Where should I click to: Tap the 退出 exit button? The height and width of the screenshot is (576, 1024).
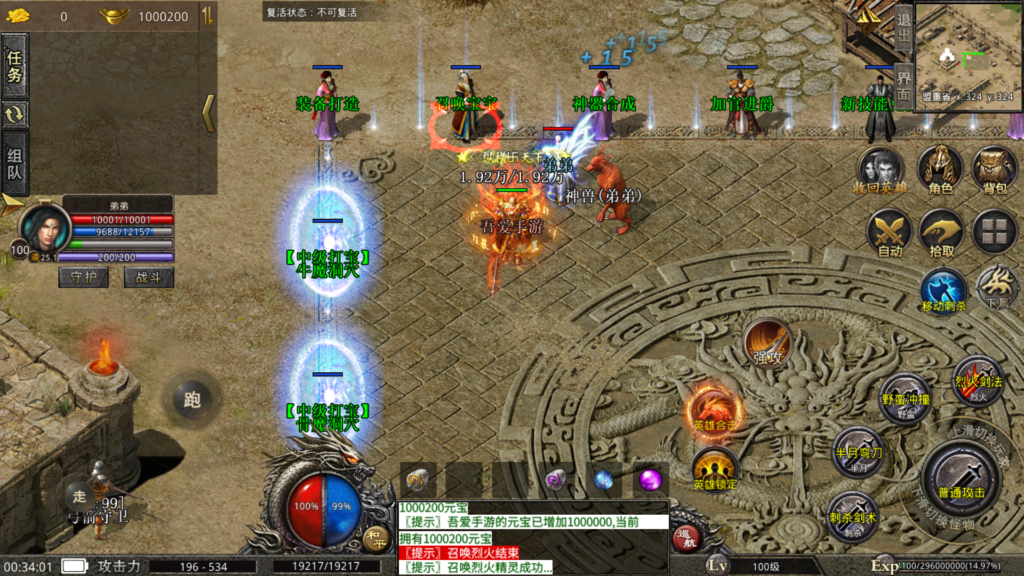(903, 28)
